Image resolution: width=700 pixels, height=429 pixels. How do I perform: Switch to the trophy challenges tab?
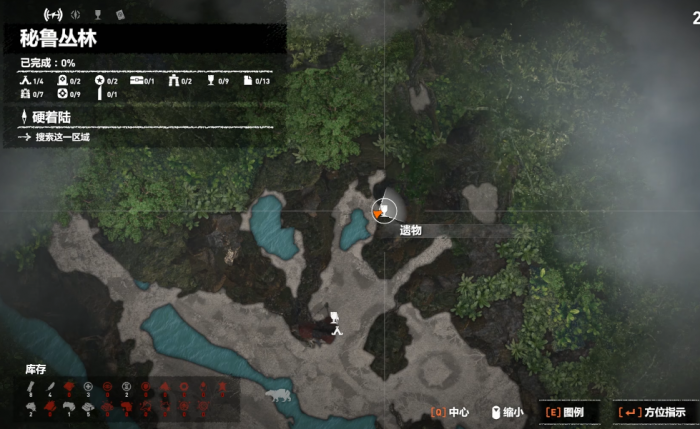98,15
